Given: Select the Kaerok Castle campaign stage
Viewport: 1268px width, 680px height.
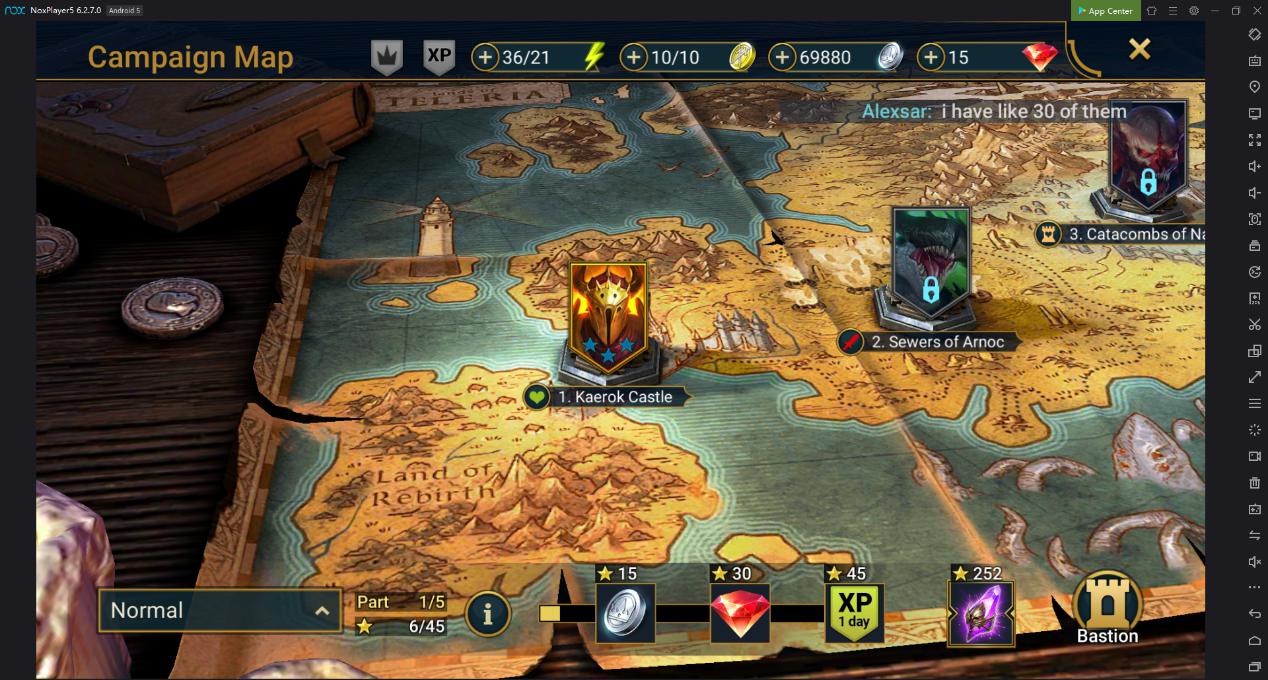Looking at the screenshot, I should (607, 315).
